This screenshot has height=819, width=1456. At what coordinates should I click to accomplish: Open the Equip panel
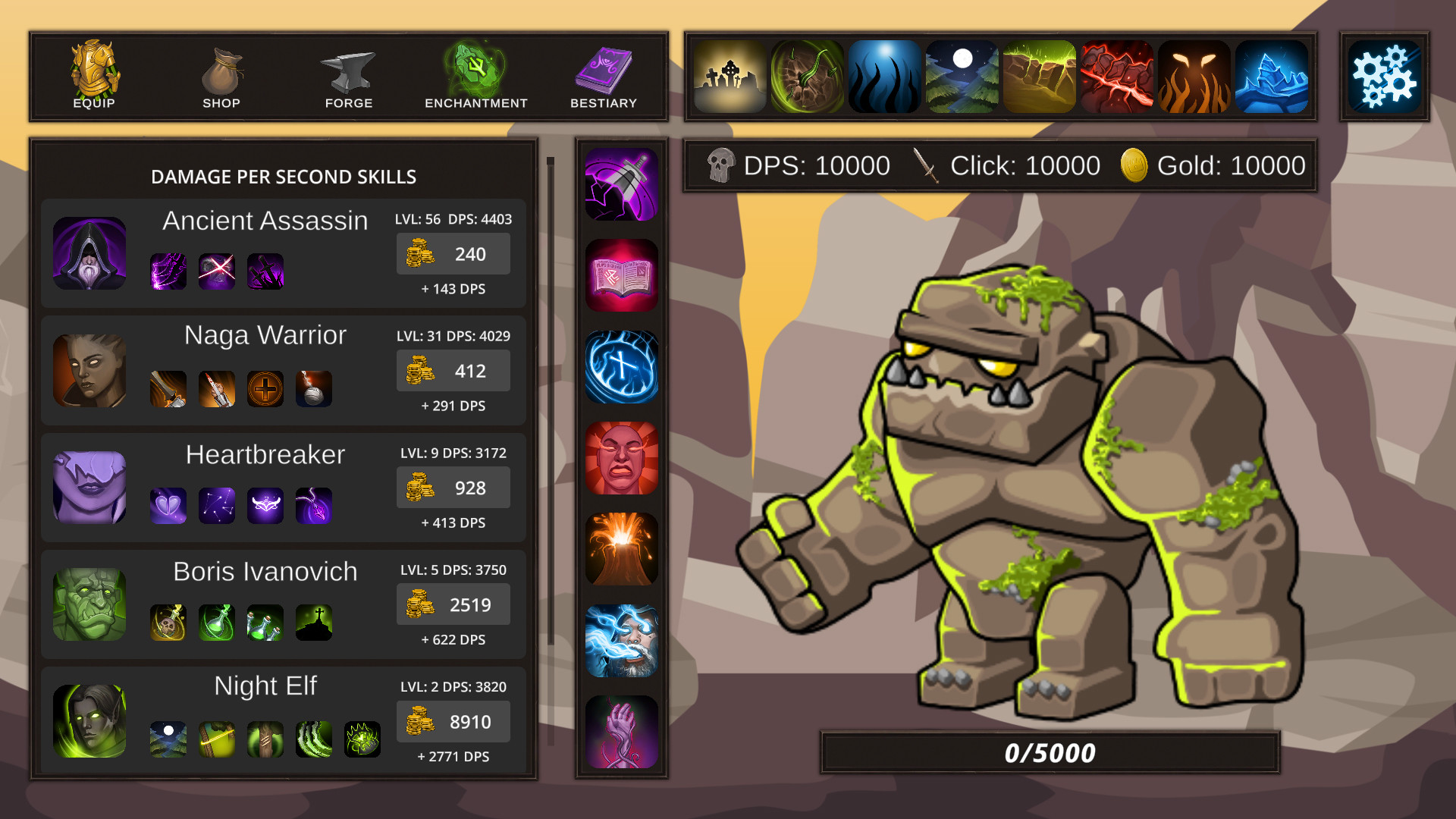point(93,74)
